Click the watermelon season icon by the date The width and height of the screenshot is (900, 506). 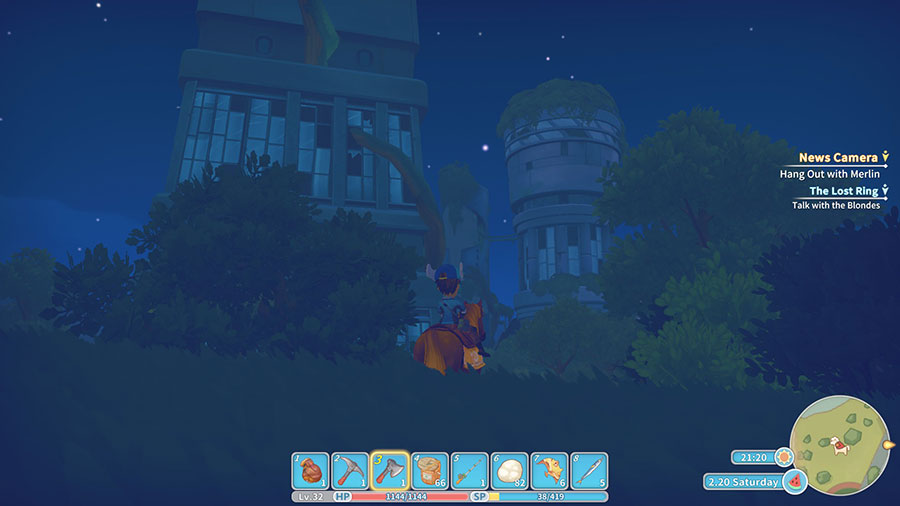tap(796, 482)
